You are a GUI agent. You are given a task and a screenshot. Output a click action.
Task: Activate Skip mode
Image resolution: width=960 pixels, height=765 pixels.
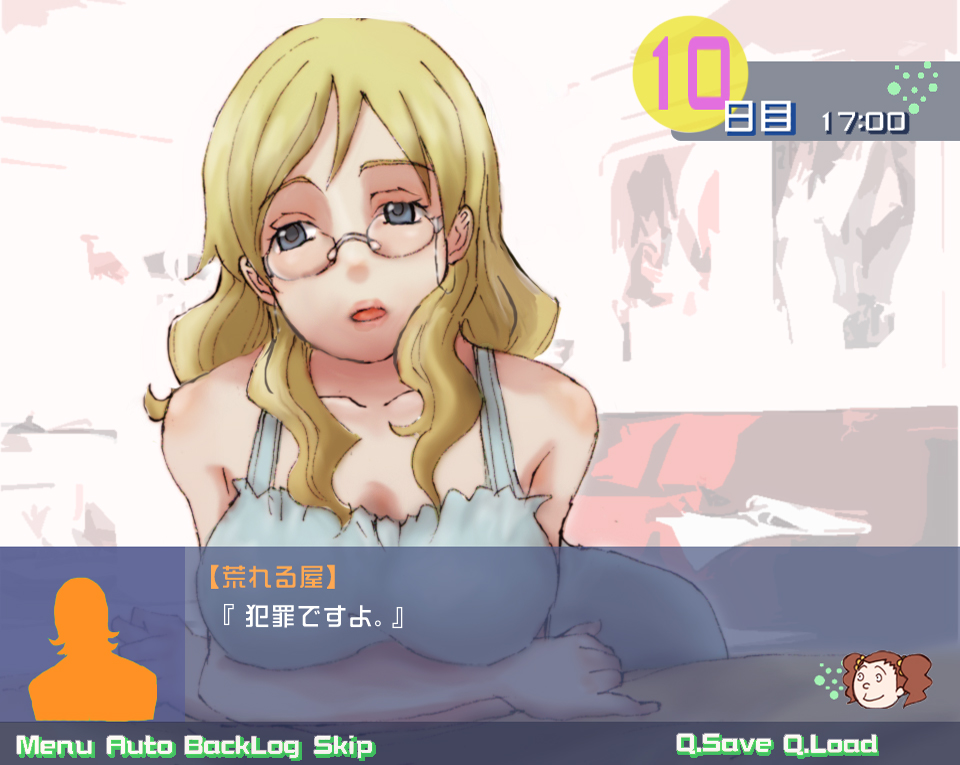tap(343, 746)
